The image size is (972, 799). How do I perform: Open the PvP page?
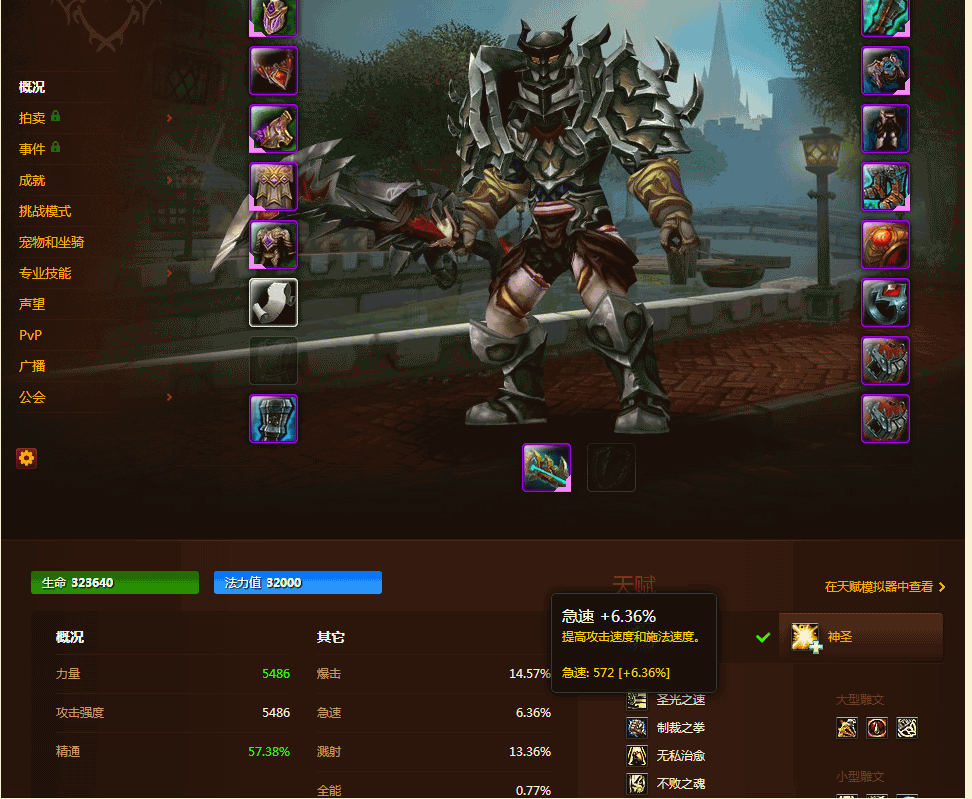(x=30, y=335)
